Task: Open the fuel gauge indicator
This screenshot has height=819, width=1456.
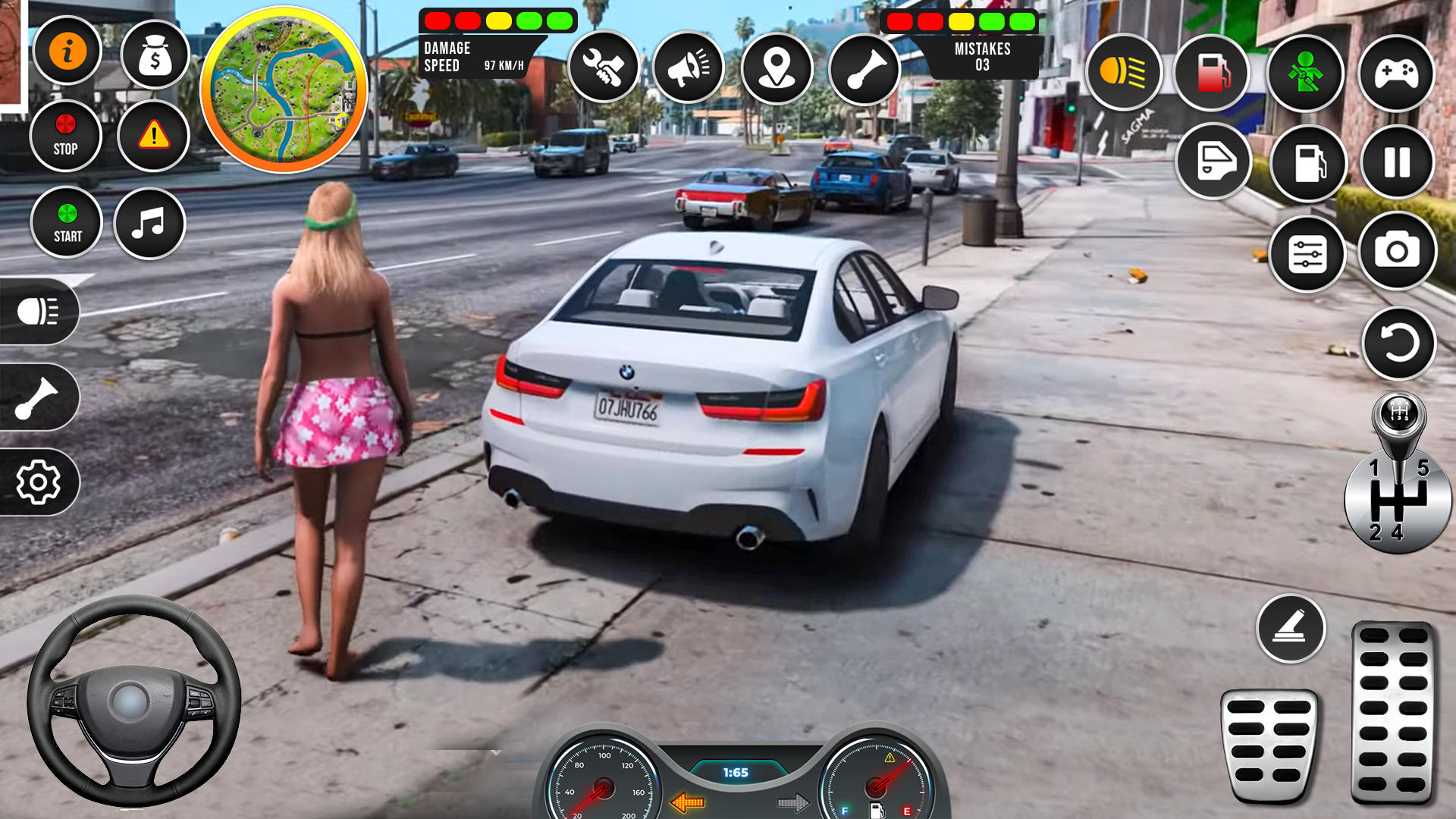Action: (x=1213, y=72)
